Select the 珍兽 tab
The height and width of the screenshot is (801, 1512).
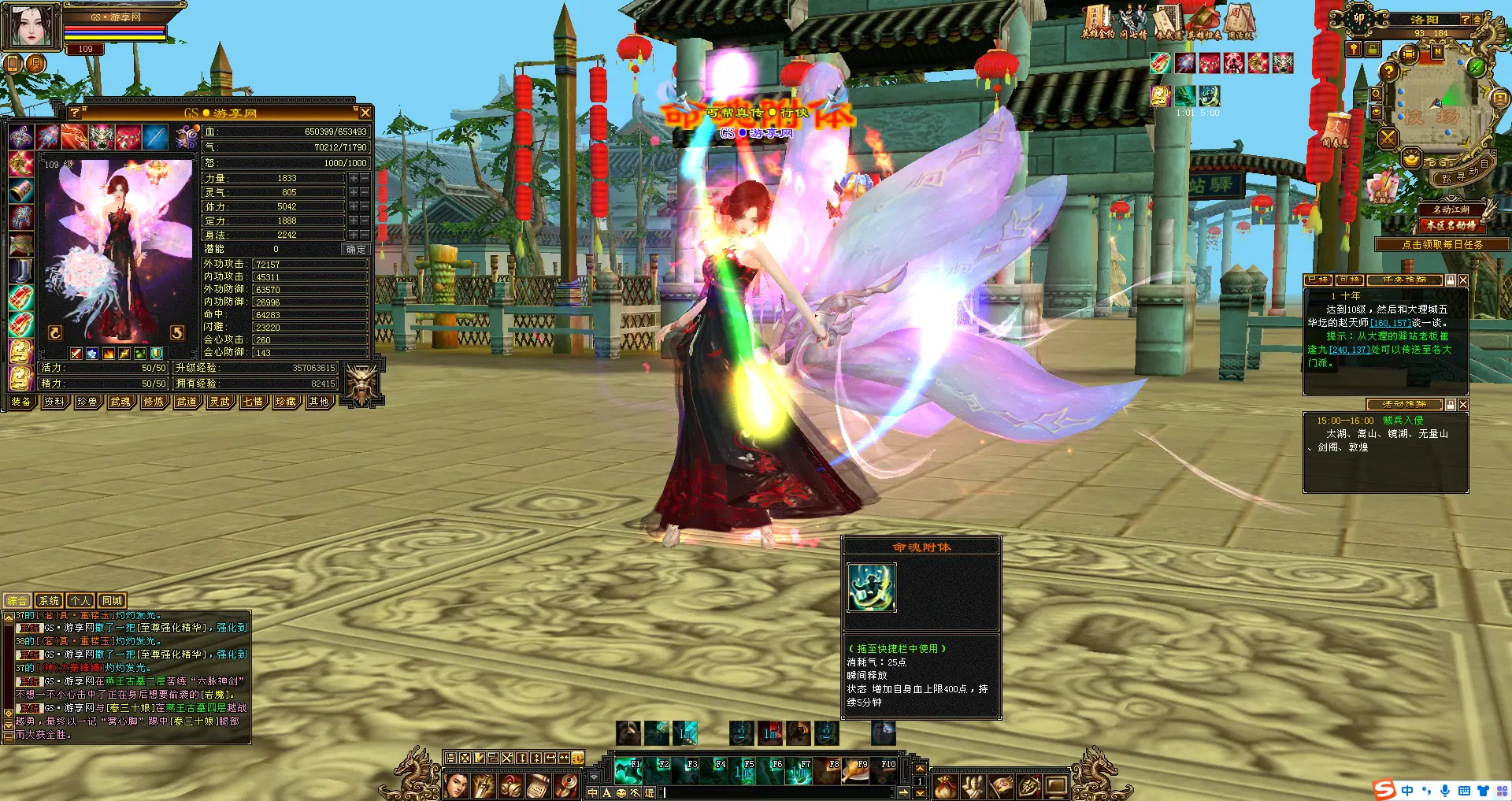click(x=87, y=402)
